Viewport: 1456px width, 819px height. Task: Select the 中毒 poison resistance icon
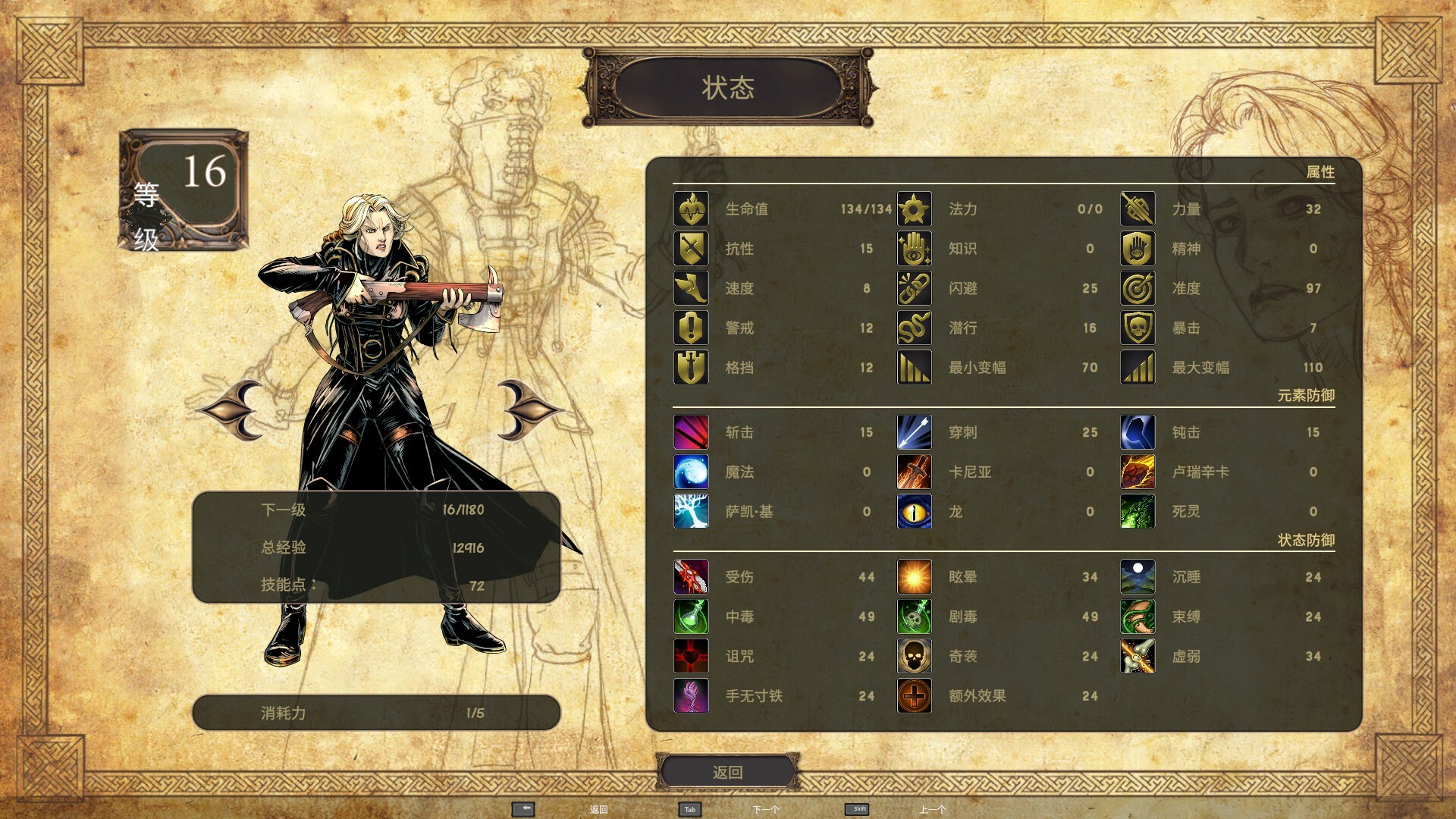(692, 617)
